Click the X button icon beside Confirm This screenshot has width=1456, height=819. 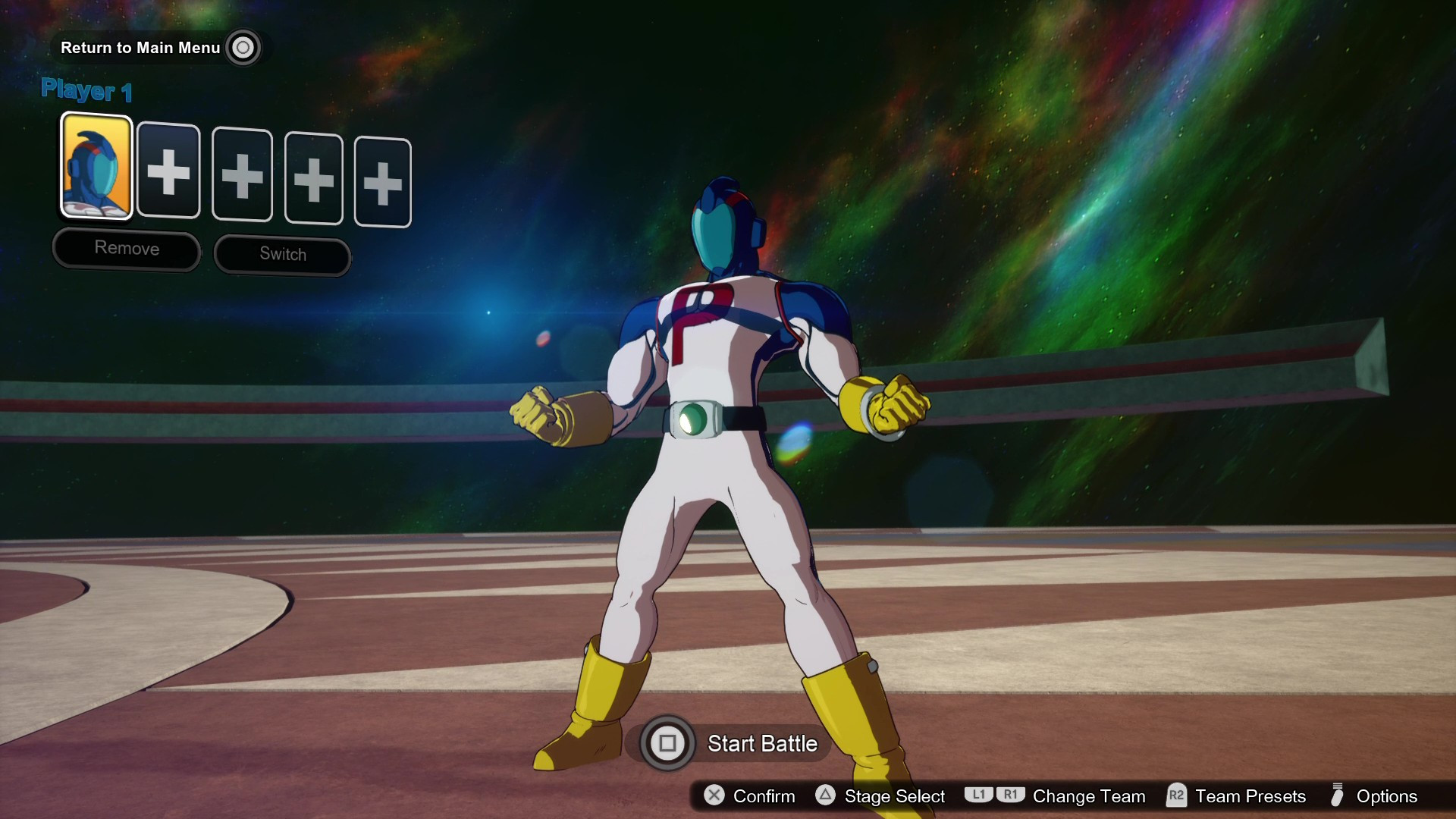(x=714, y=796)
